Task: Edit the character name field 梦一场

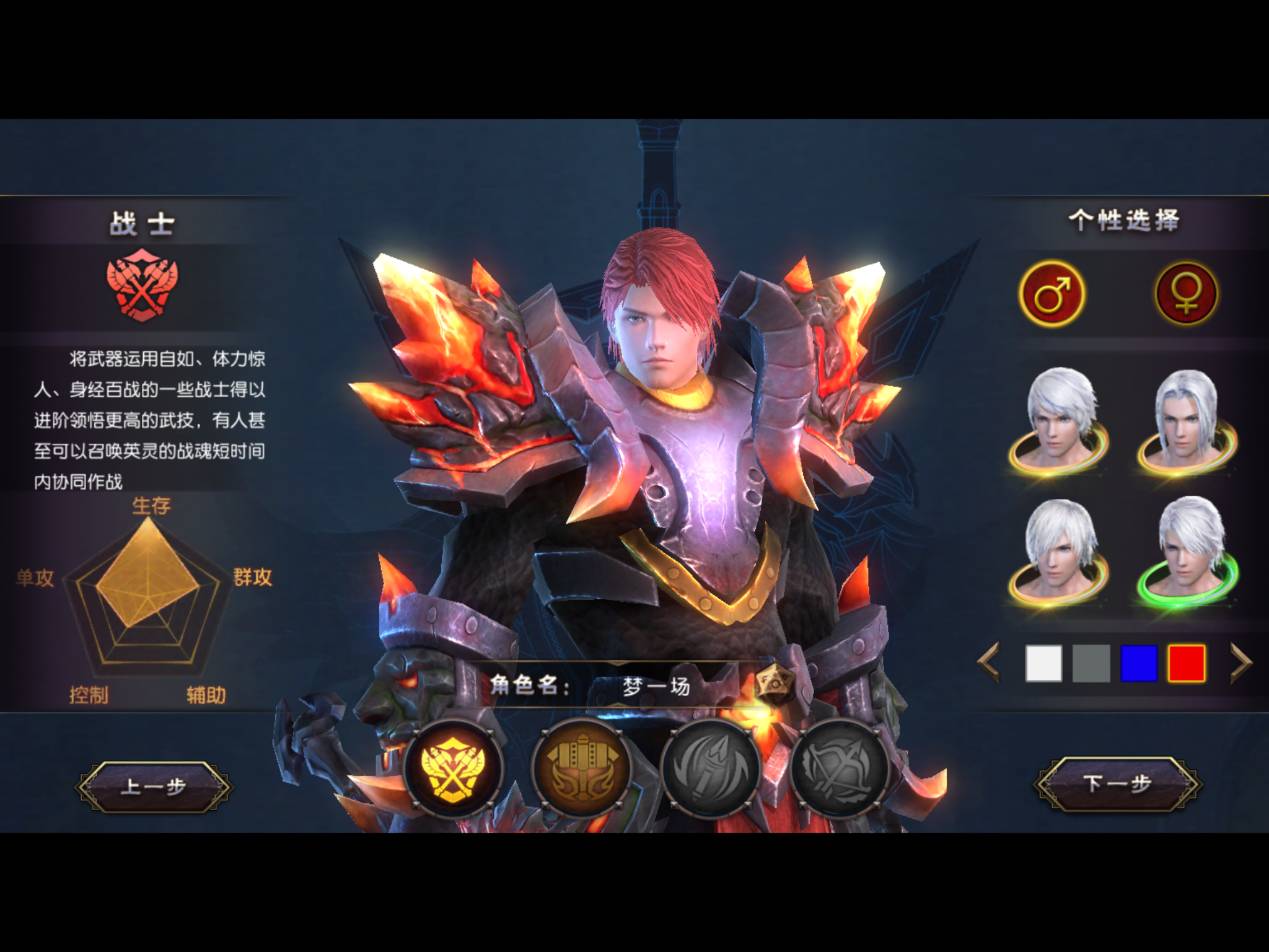Action: (657, 687)
